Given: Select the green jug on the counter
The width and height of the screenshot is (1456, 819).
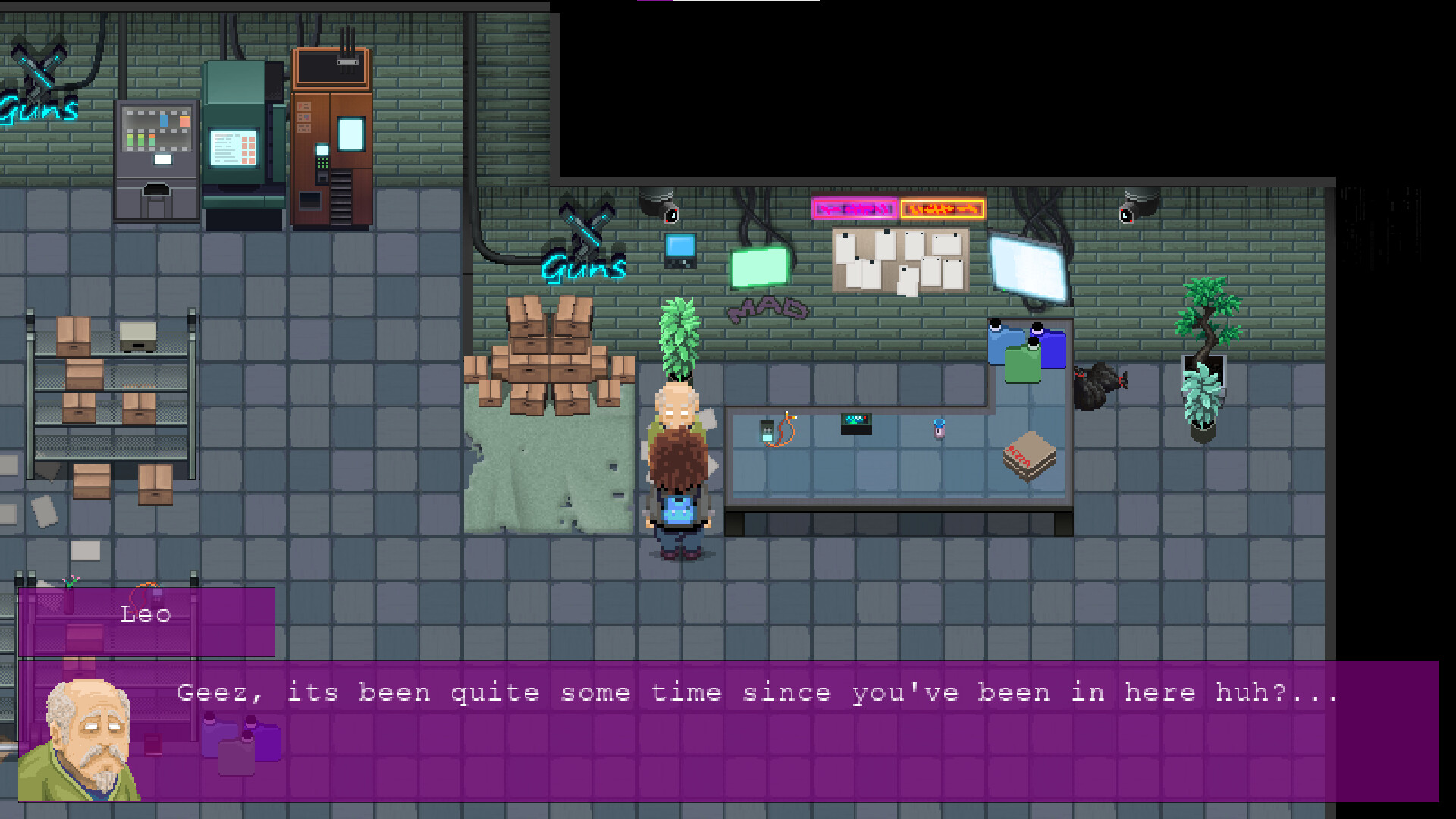Looking at the screenshot, I should point(1024,364).
